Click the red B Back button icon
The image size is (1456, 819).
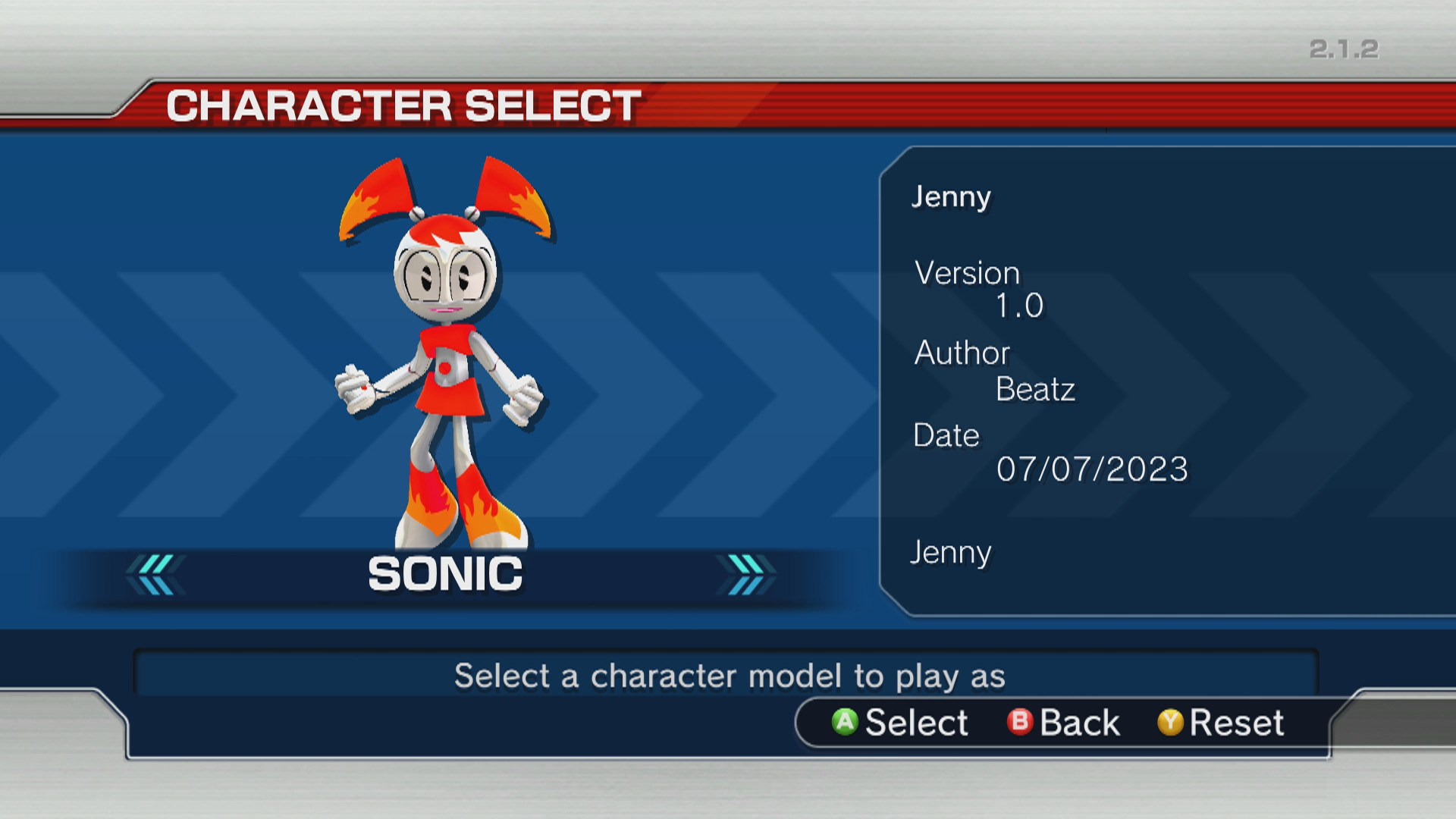pos(1020,723)
